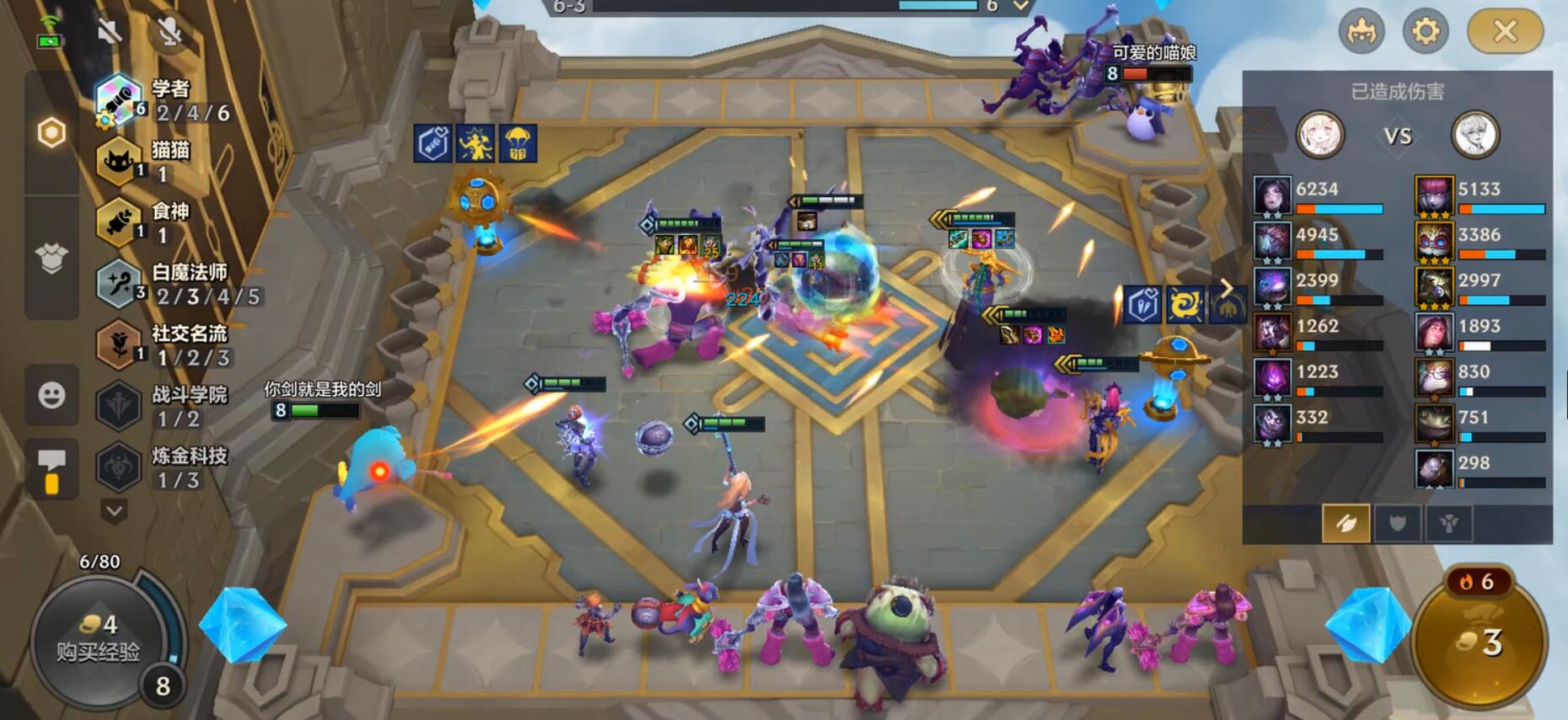Close the damage panel with the X button

[1505, 32]
